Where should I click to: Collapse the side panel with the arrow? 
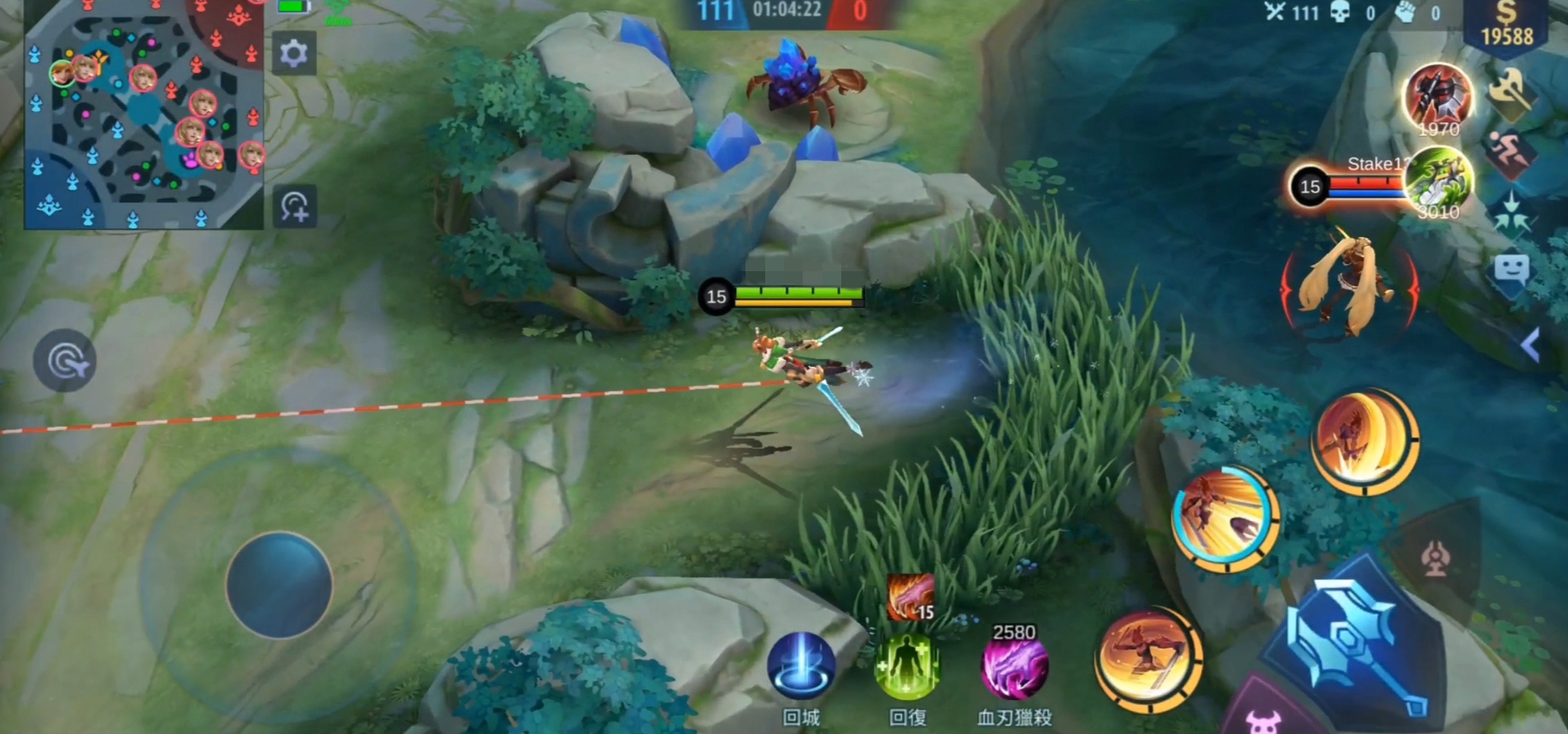(x=1530, y=345)
